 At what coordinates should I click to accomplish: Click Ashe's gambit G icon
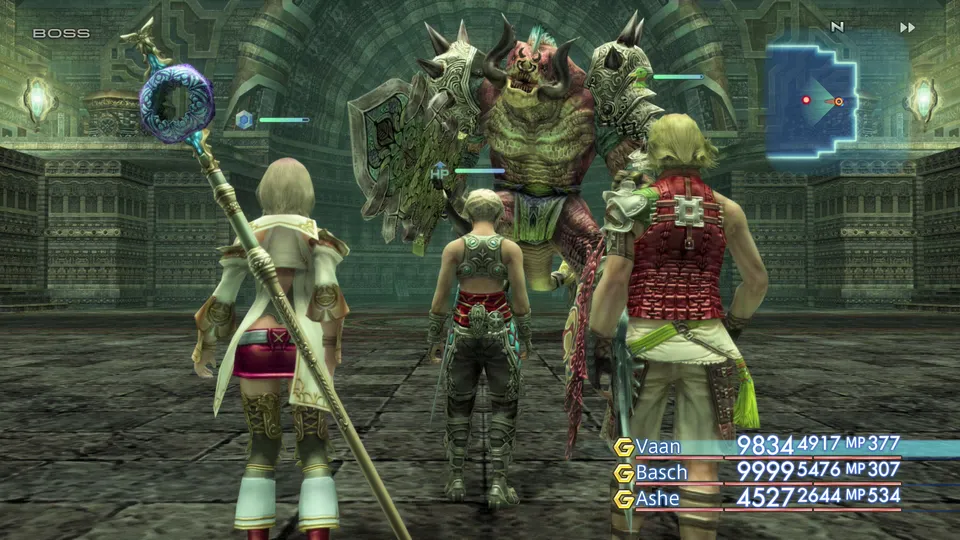624,499
